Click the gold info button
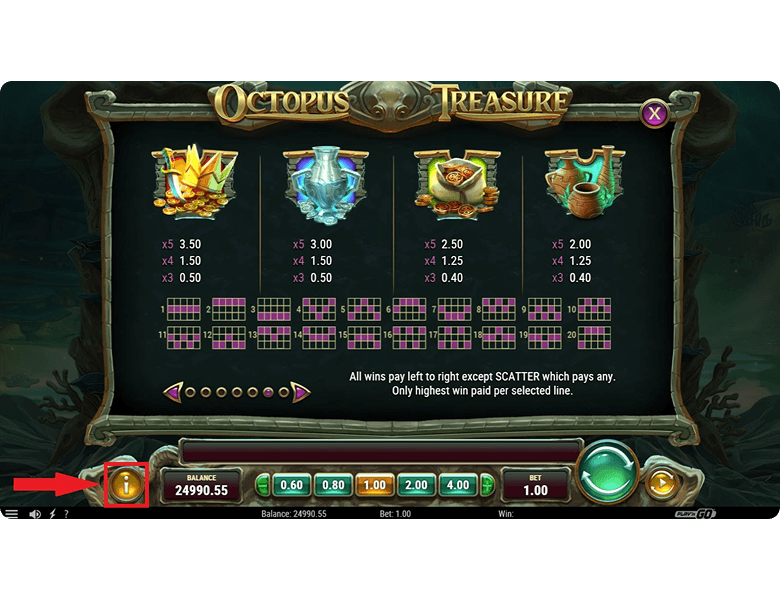 126,485
